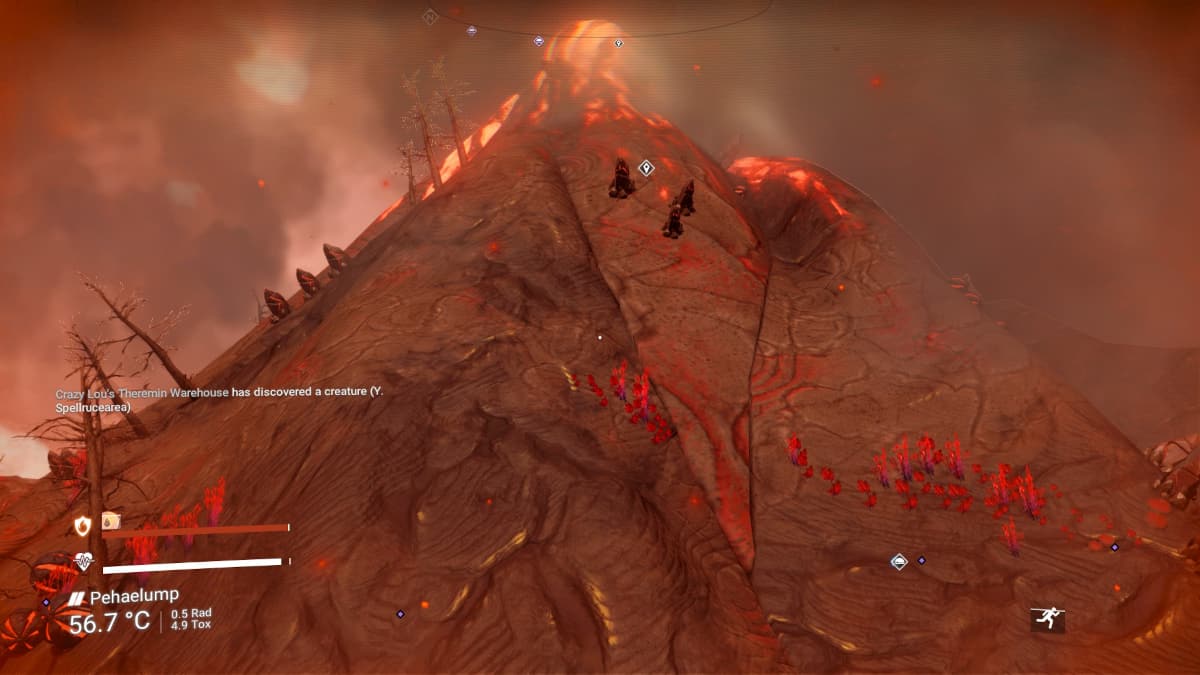Click the Pehaelump planet name label
Screen dimensions: 1200x675
[134, 597]
